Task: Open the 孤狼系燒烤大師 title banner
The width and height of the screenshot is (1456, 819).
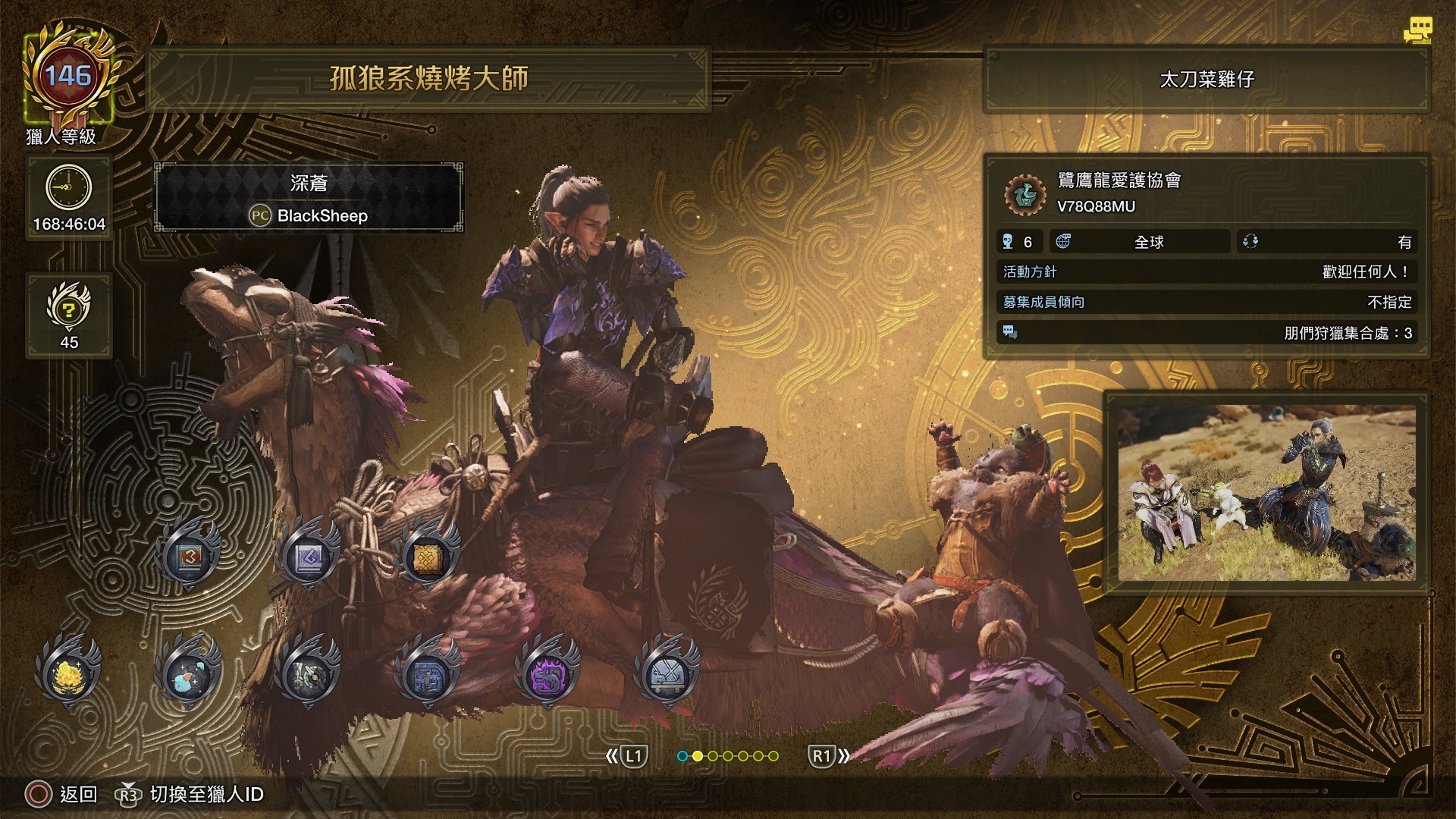Action: tap(428, 78)
